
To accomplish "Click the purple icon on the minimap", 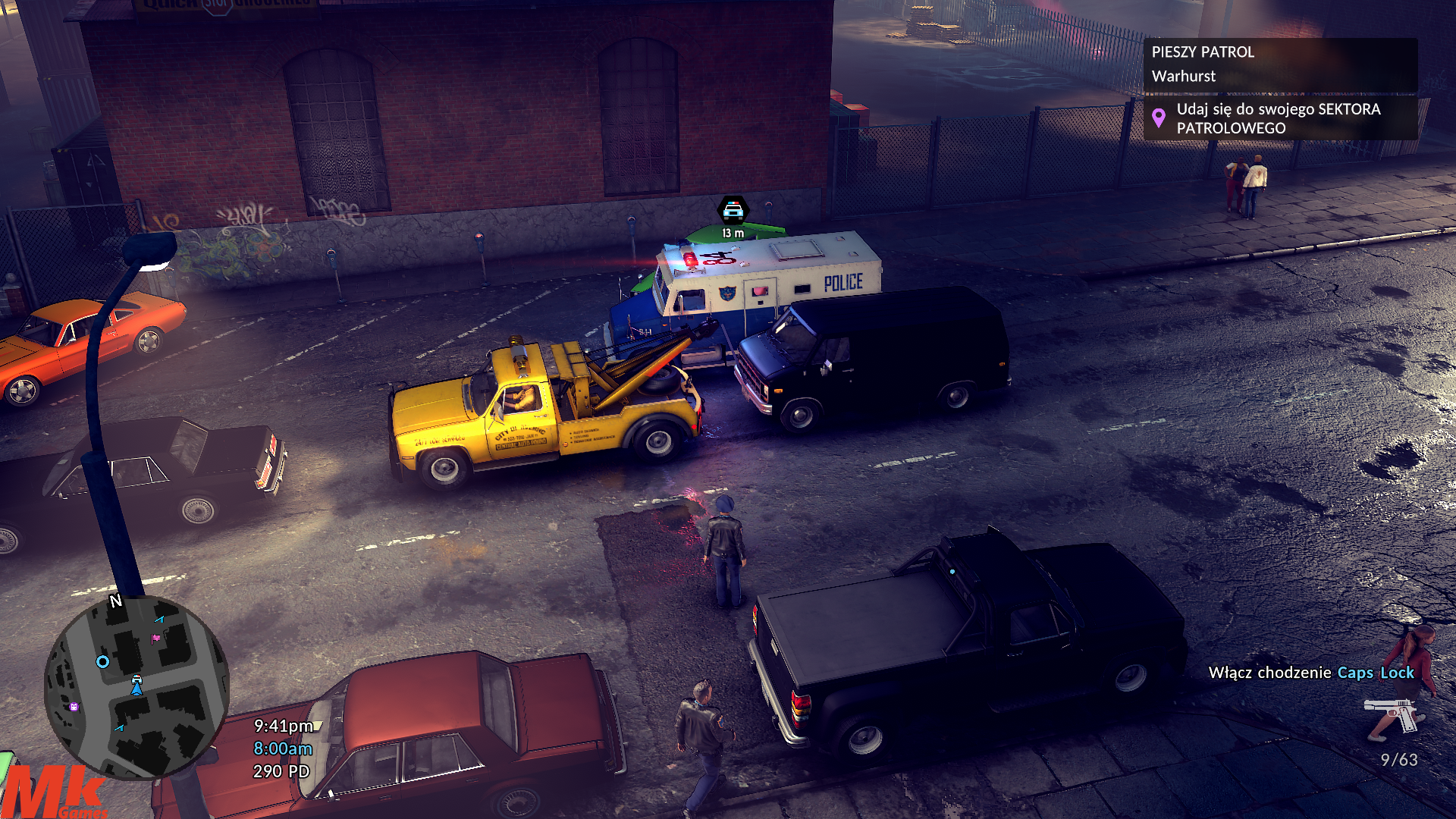I will point(74,707).
